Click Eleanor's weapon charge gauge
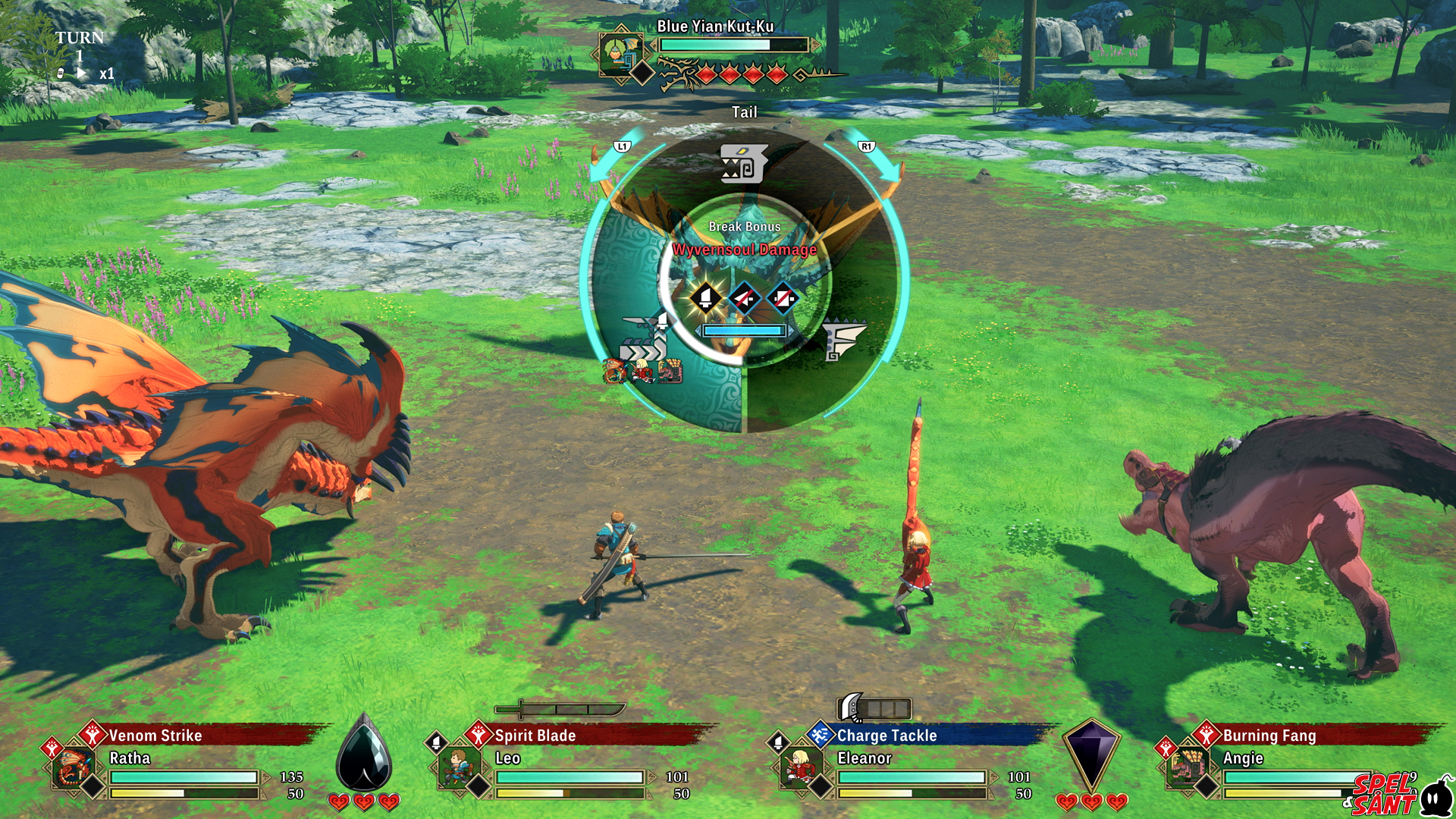 (x=874, y=708)
